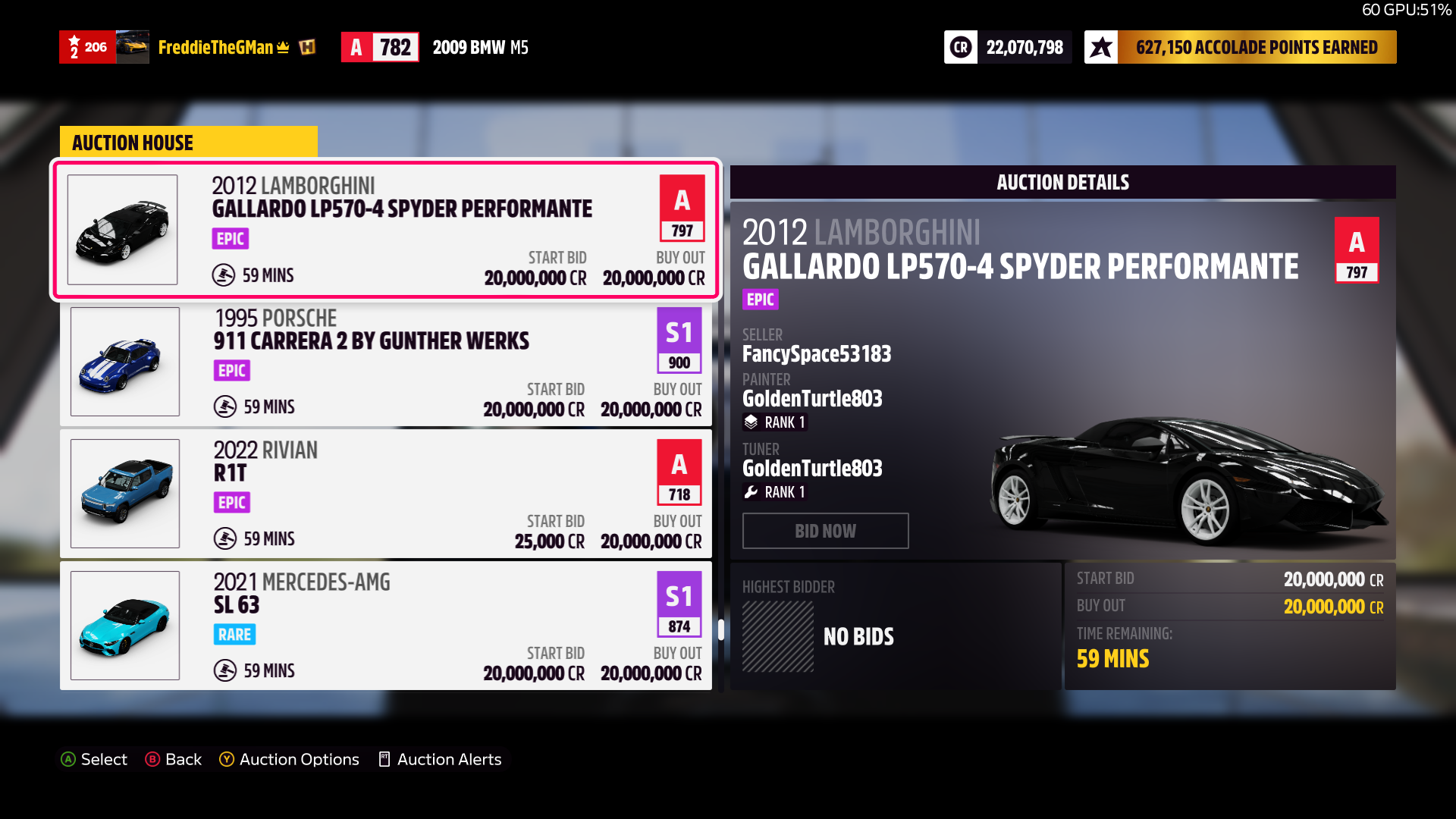Pick the 2022 Rivian R1T auction row

(385, 494)
